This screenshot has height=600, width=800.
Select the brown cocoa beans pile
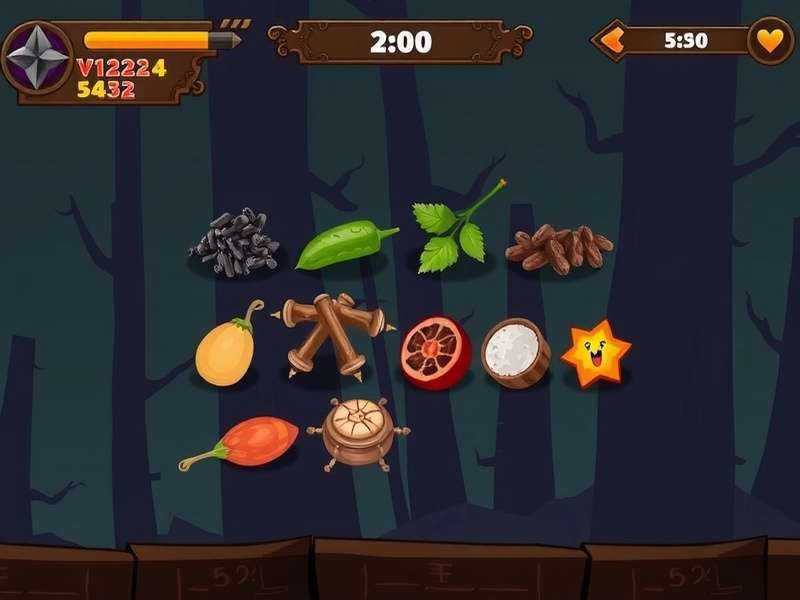(558, 249)
